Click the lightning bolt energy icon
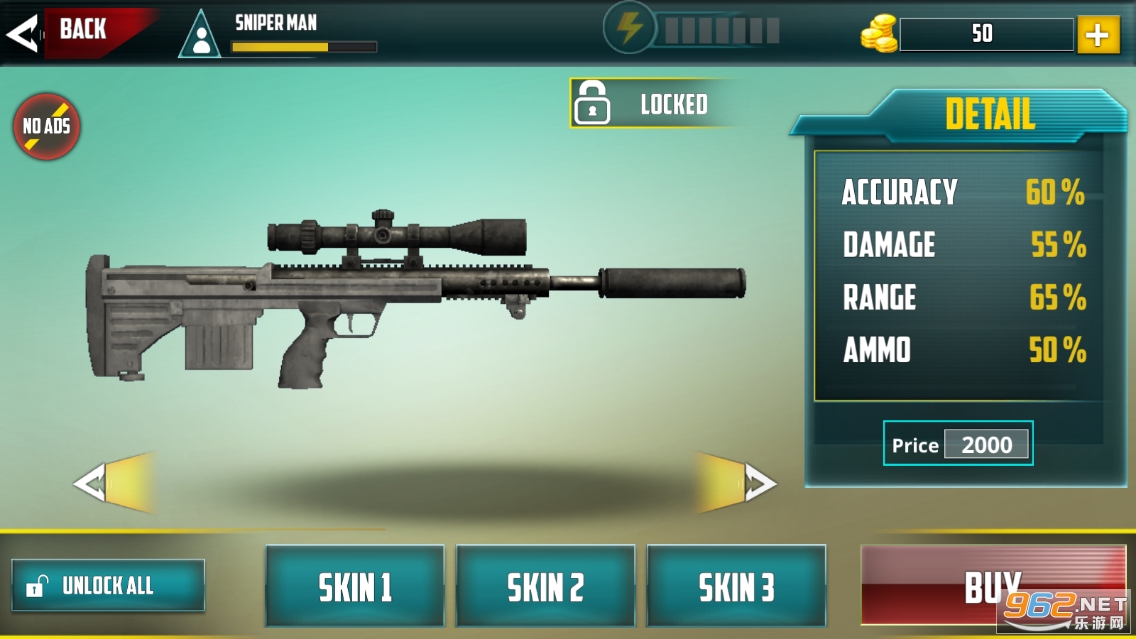This screenshot has width=1136, height=639. click(x=629, y=28)
